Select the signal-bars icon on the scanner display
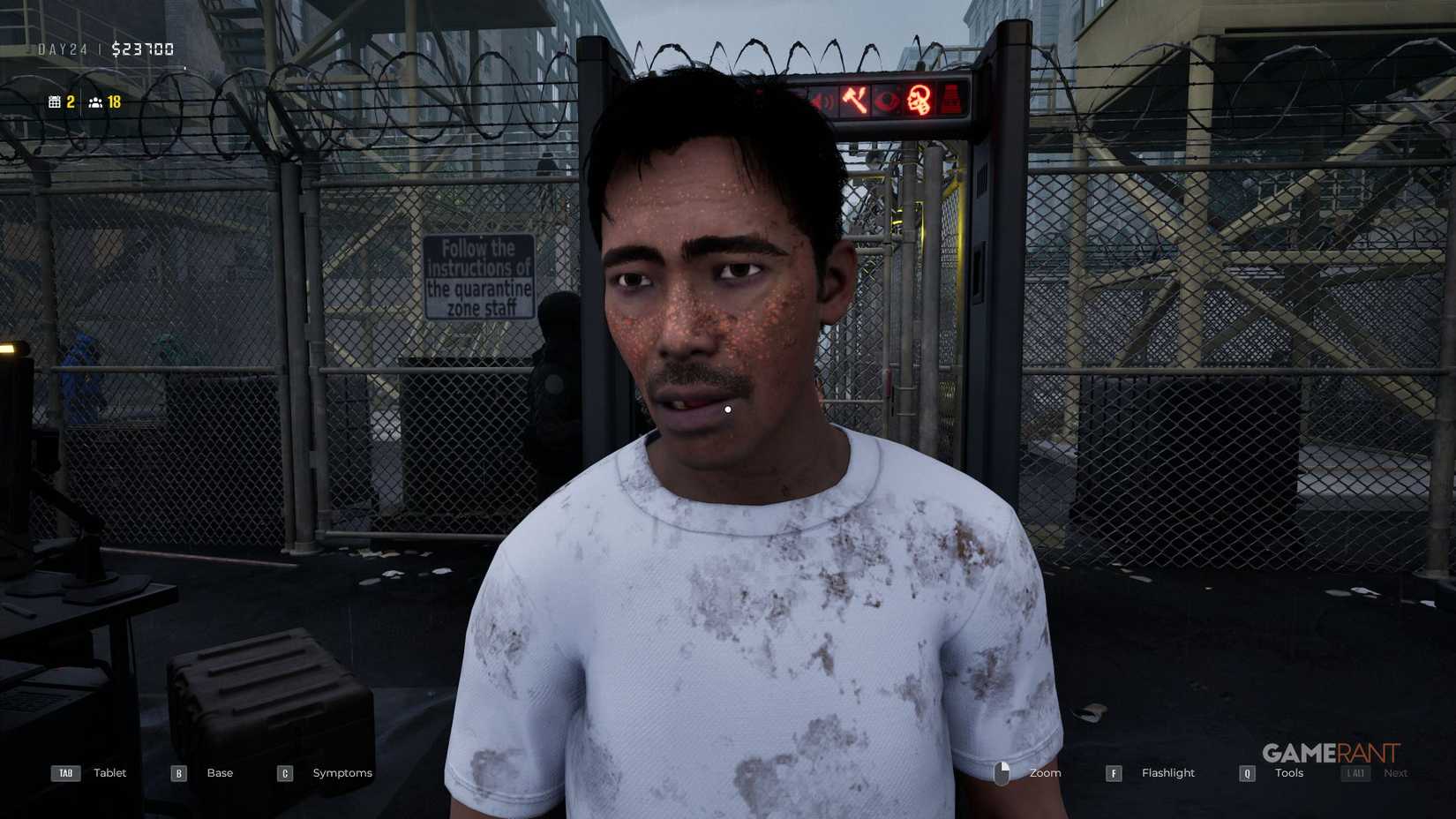This screenshot has width=1456, height=819. (951, 99)
